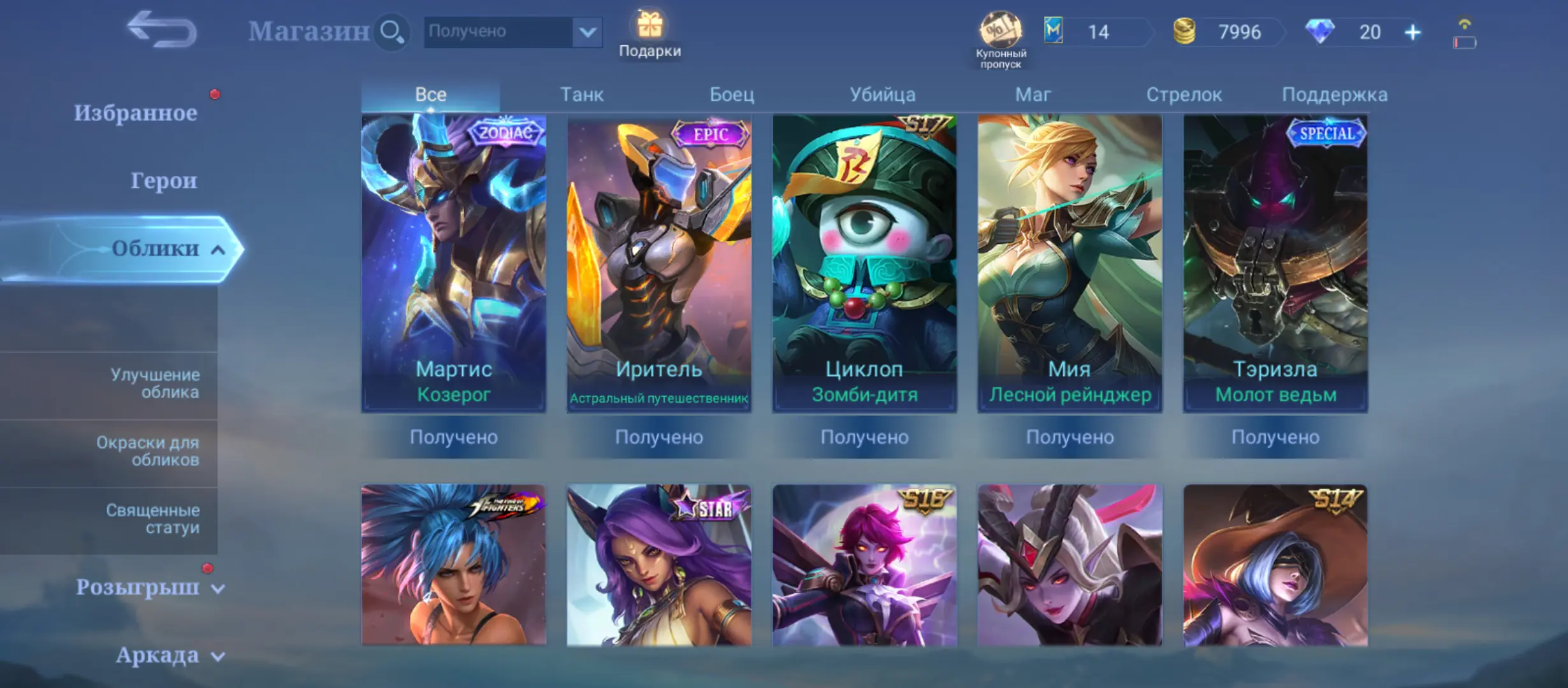Expand the Розыгрыш section
1568x688 pixels.
click(149, 587)
